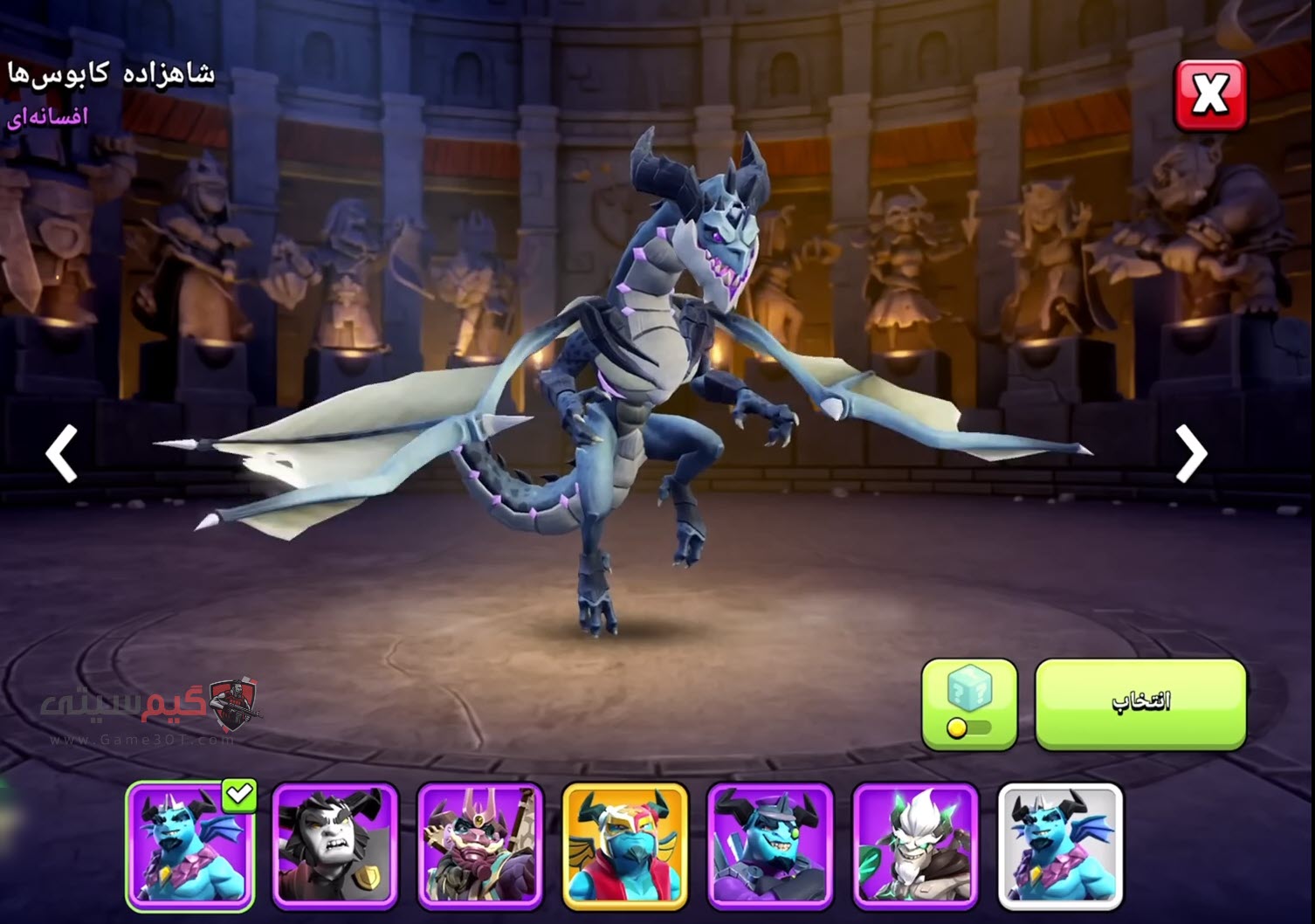Show the previous skin with the left arrow
1315x924 pixels.
63,453
